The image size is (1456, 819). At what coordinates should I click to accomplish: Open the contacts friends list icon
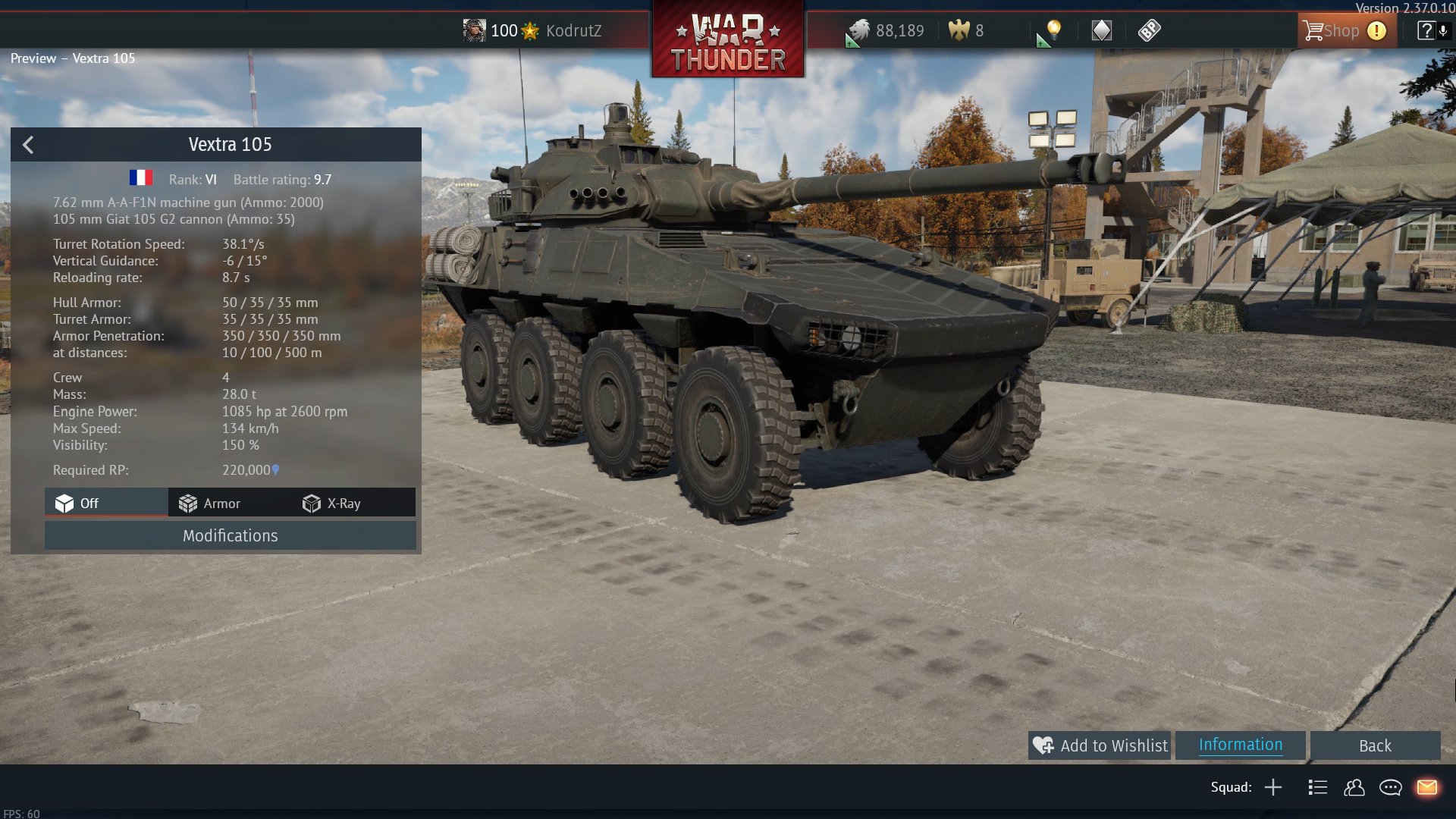1354,787
